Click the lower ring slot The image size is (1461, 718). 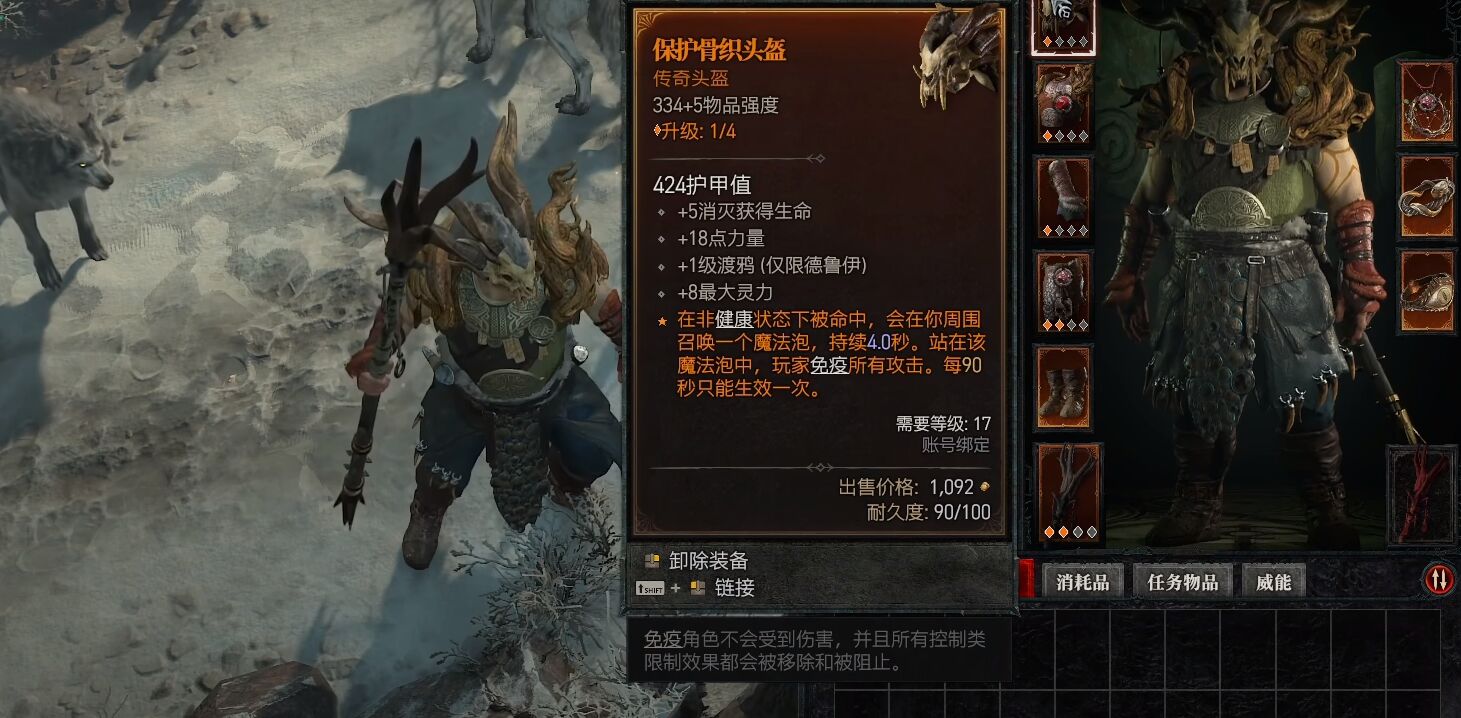coord(1426,290)
